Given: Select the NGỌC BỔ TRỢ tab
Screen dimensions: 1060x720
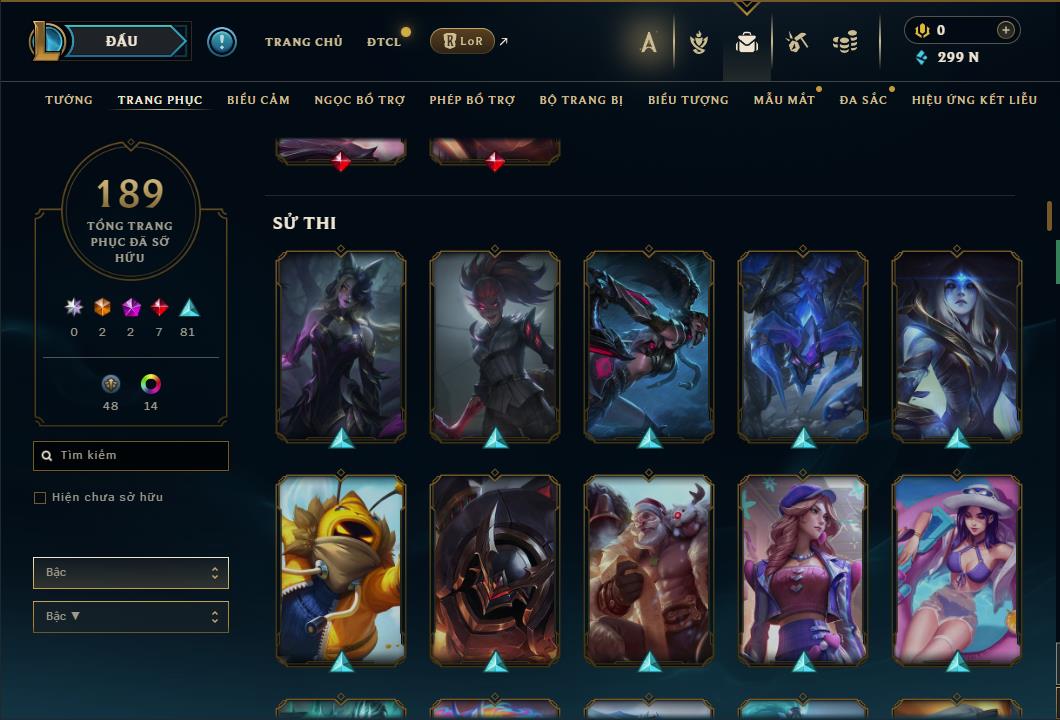Looking at the screenshot, I should click(x=360, y=100).
